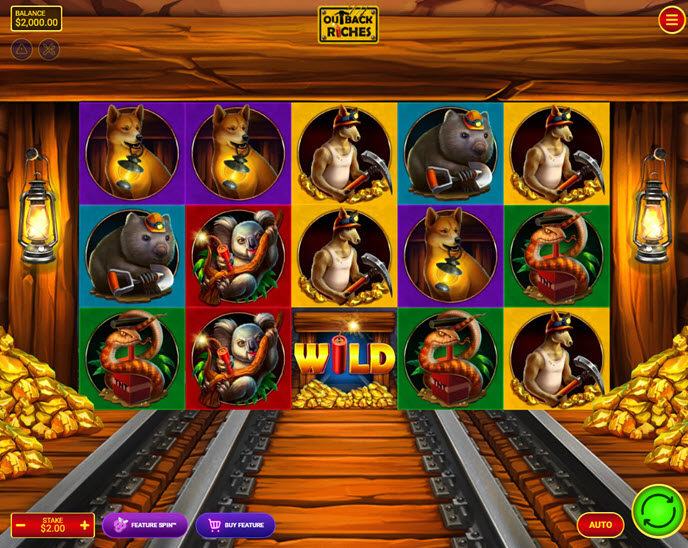Viewport: 688px width, 548px height.
Task: Increase the stake with the plus button
Action: (85, 526)
